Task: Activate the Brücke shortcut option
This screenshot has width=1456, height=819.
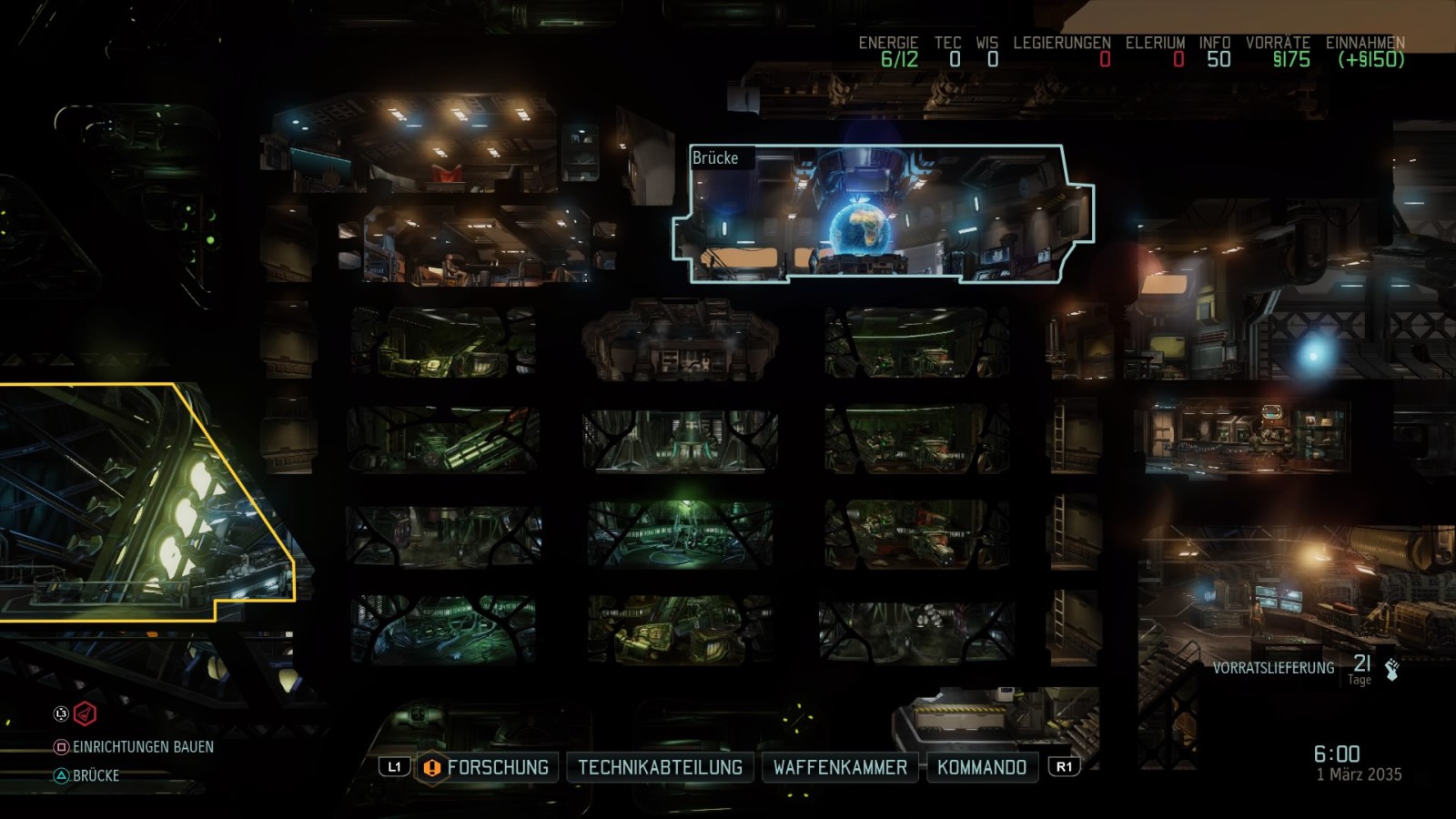Action: [96, 776]
